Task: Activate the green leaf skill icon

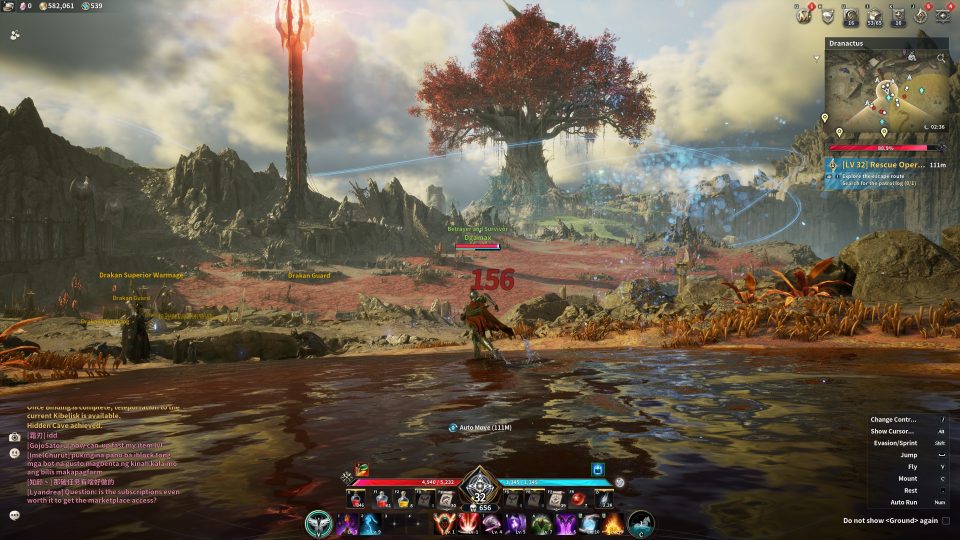Action: (541, 524)
